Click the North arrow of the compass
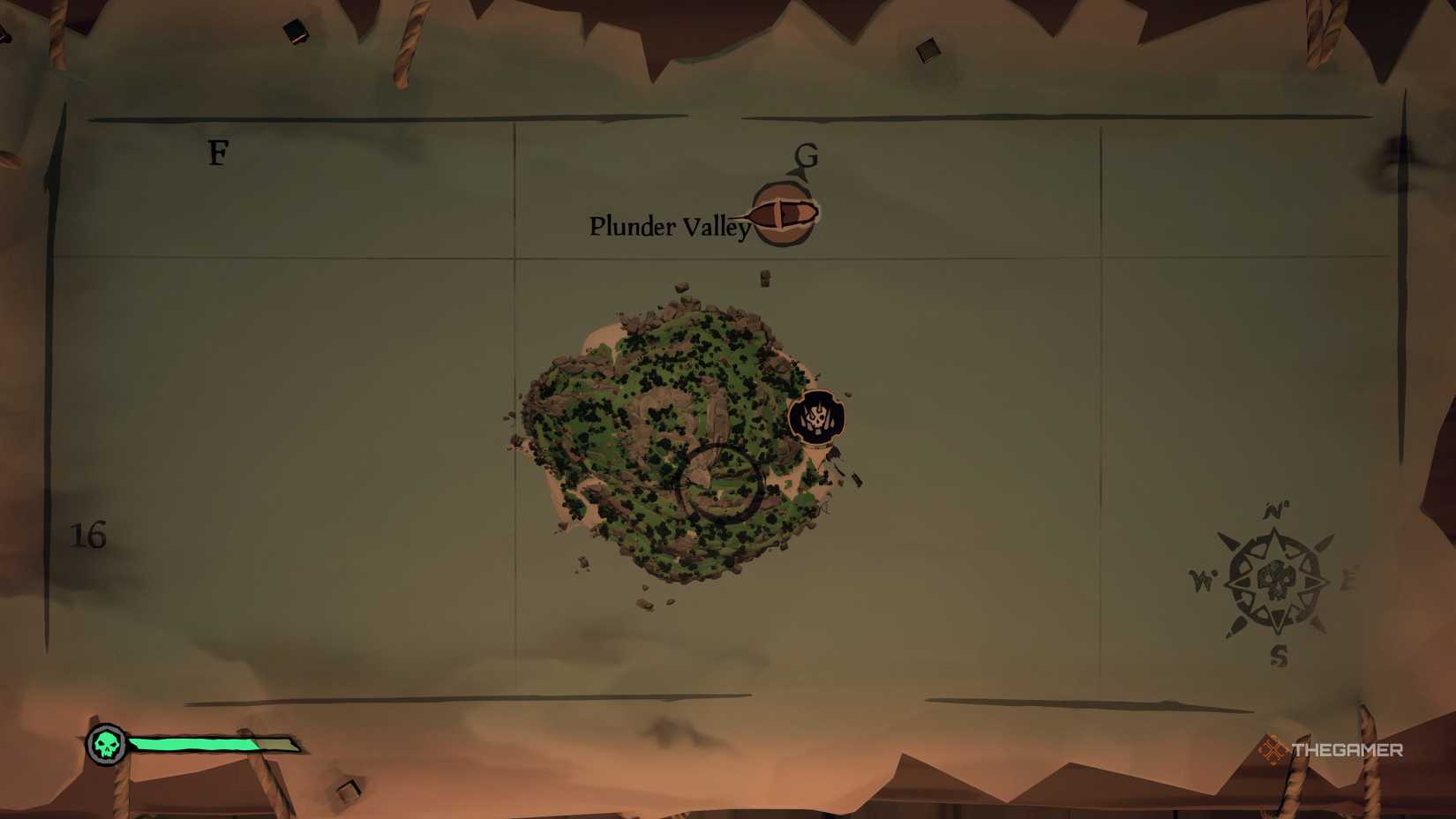 coord(1273,509)
